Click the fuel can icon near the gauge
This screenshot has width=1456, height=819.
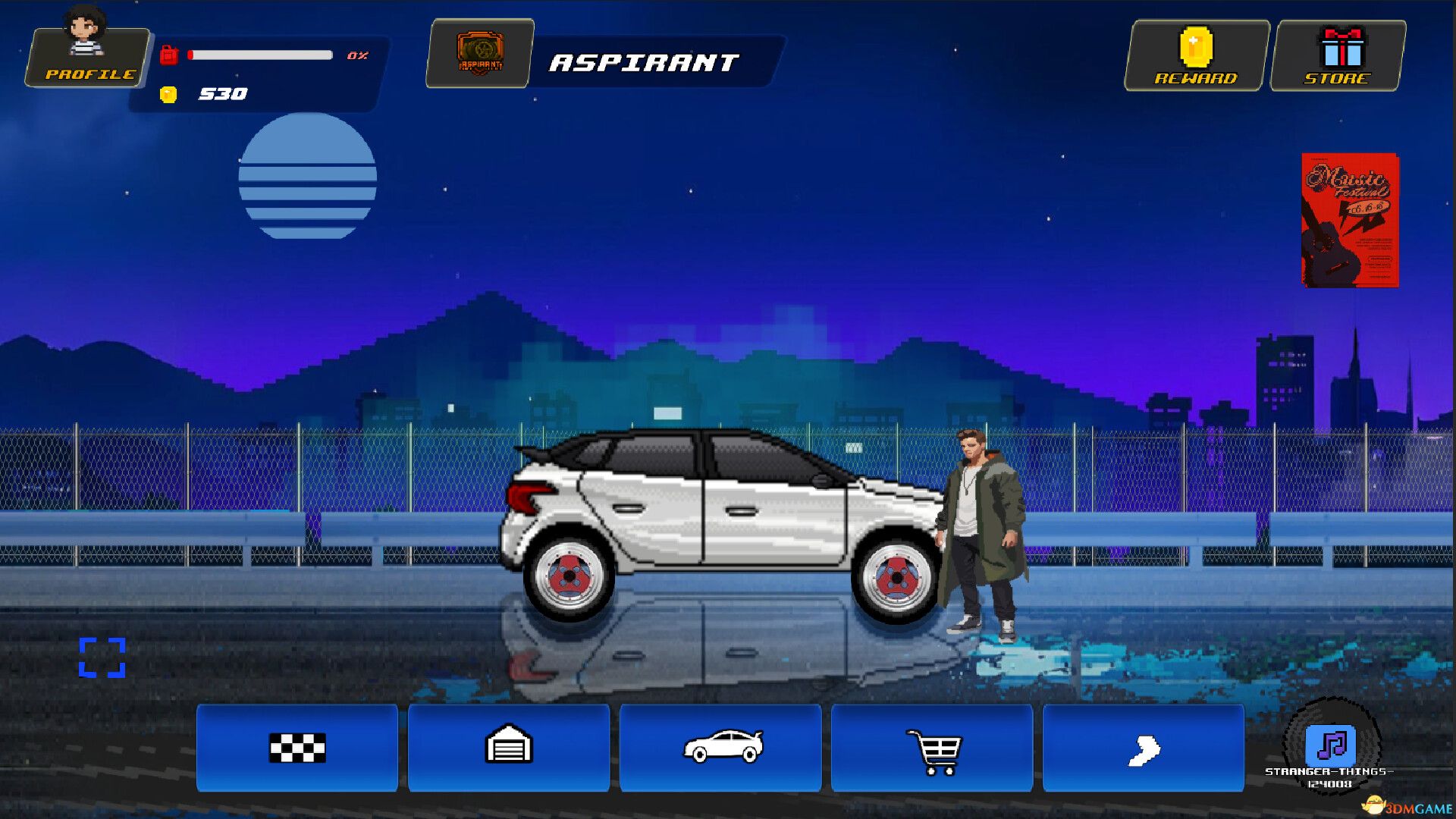(170, 53)
